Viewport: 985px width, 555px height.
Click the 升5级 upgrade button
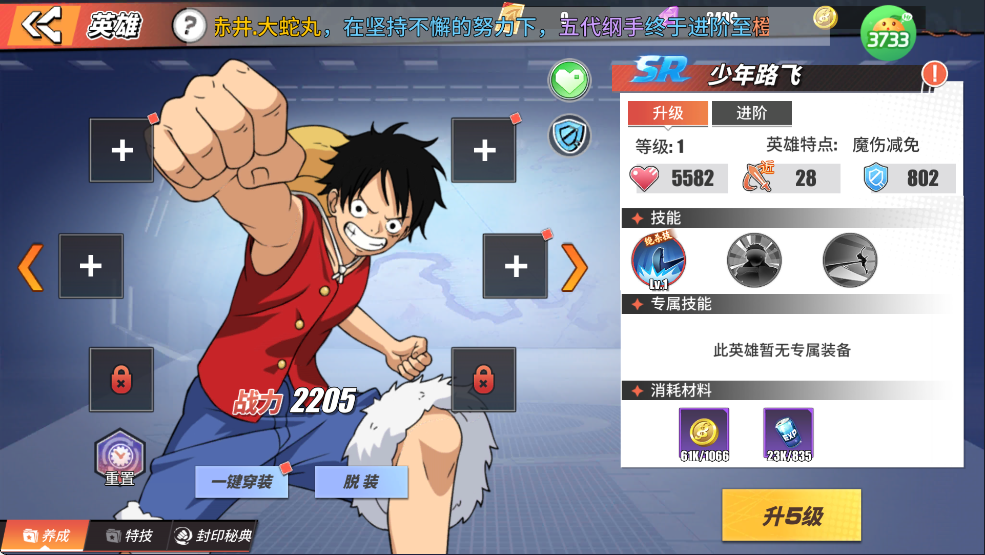click(x=791, y=515)
